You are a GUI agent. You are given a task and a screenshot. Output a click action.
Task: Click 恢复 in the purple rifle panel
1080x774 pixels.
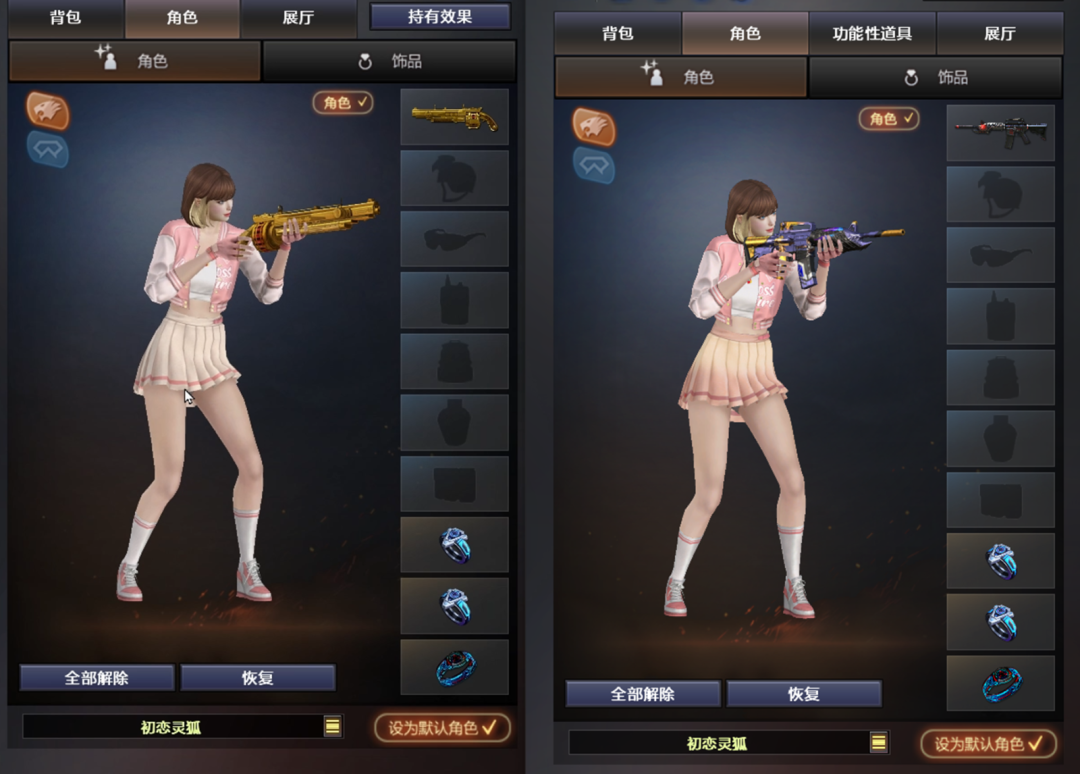click(804, 694)
